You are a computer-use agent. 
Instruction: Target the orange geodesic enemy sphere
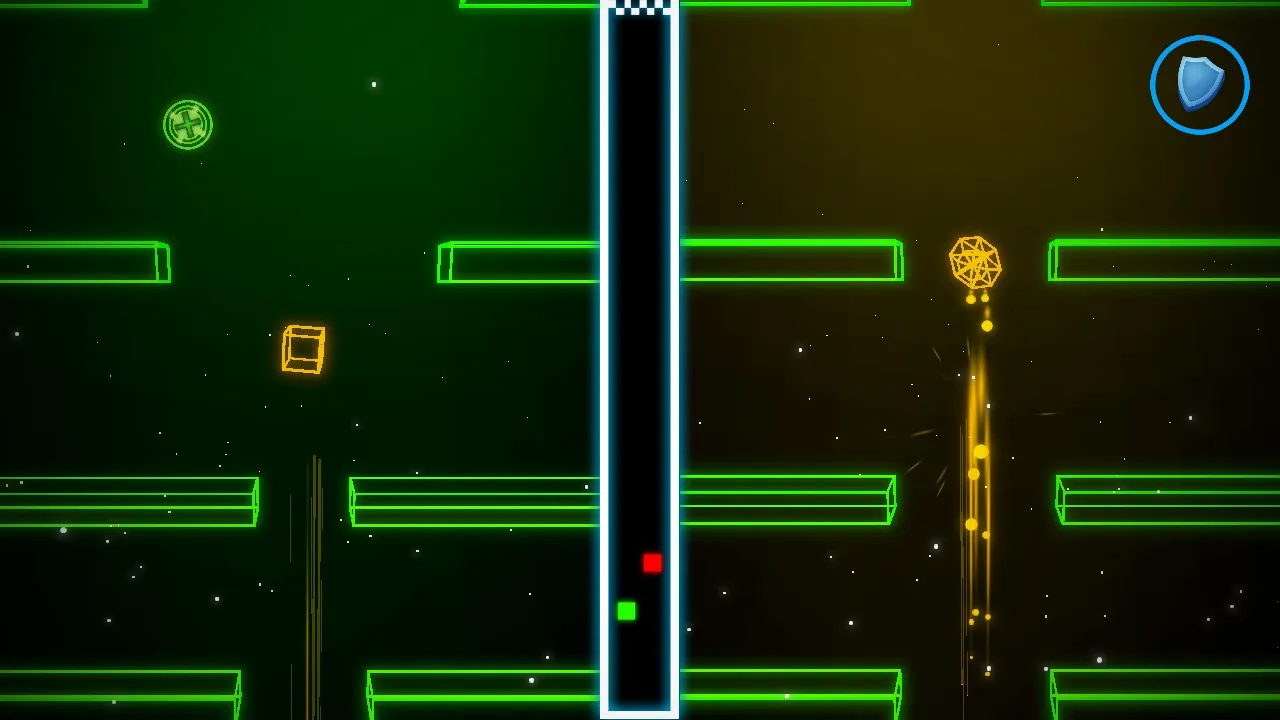975,263
